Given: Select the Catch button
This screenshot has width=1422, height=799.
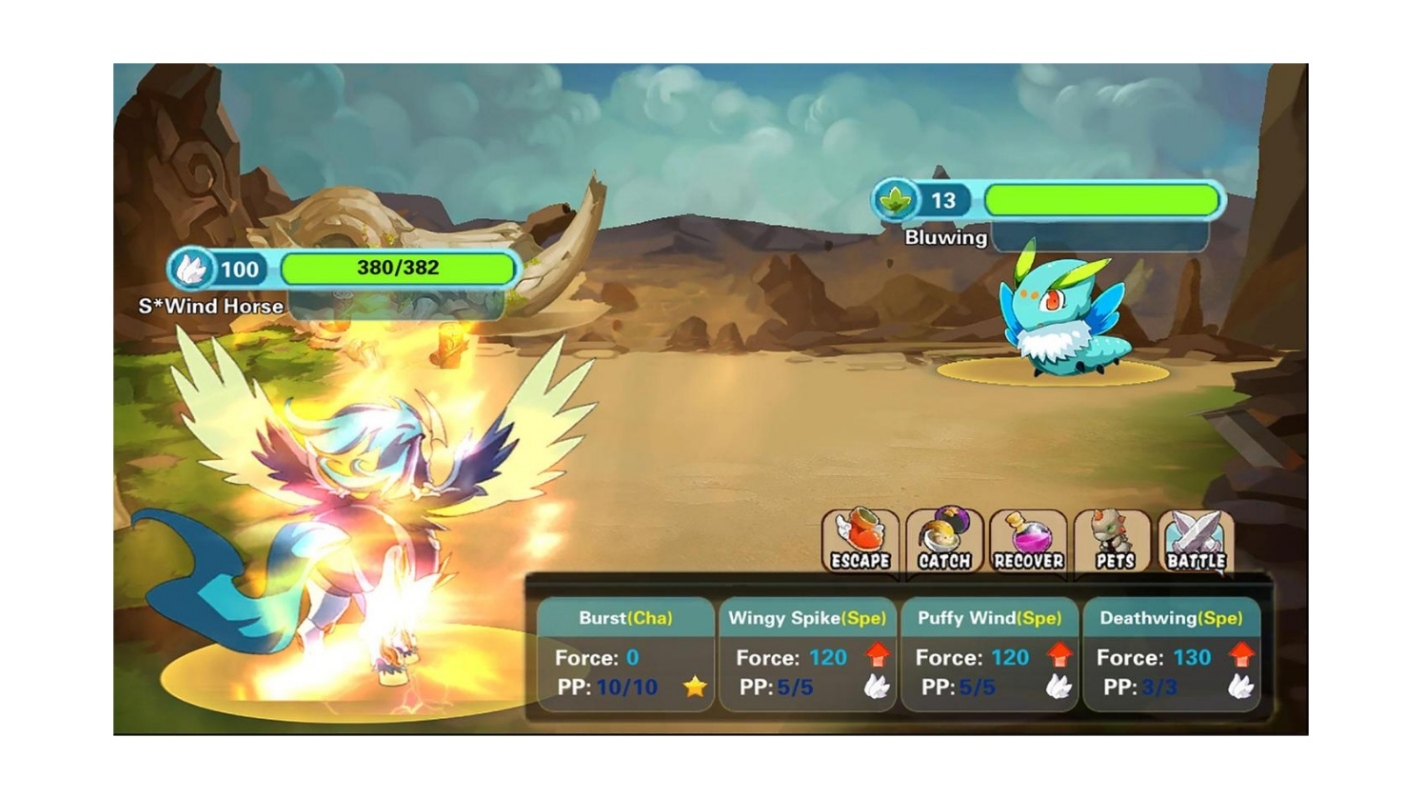Looking at the screenshot, I should tap(944, 543).
